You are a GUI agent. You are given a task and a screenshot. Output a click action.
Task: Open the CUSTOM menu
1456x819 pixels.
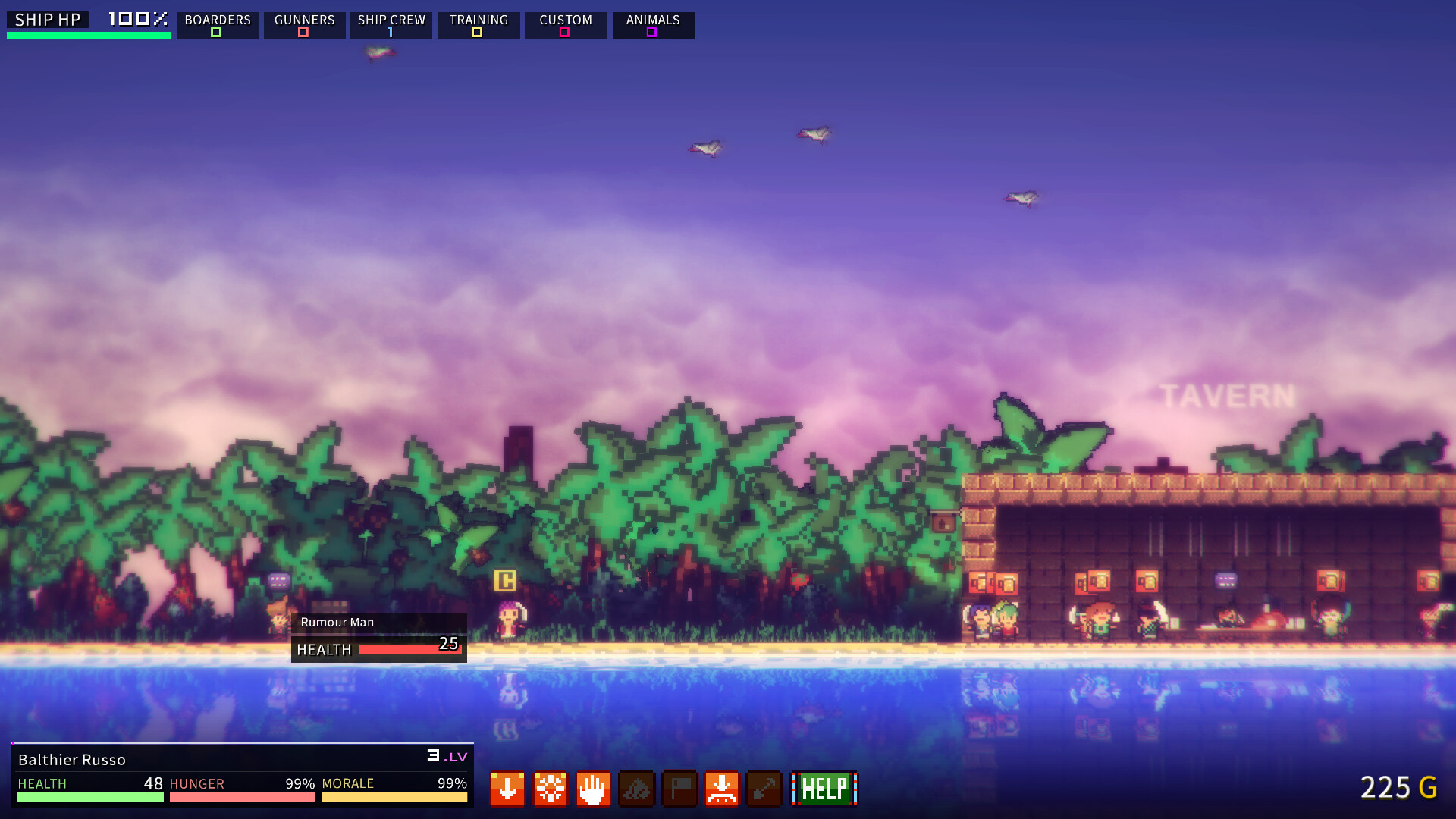click(565, 20)
